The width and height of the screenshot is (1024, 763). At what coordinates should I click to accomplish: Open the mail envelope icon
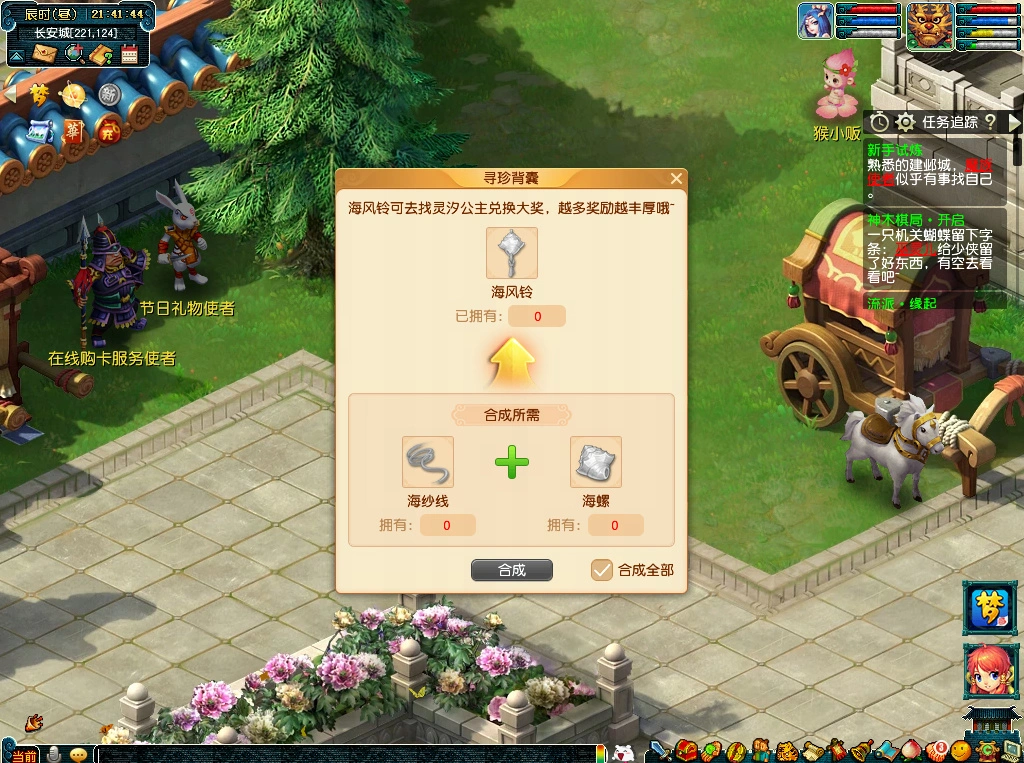45,54
